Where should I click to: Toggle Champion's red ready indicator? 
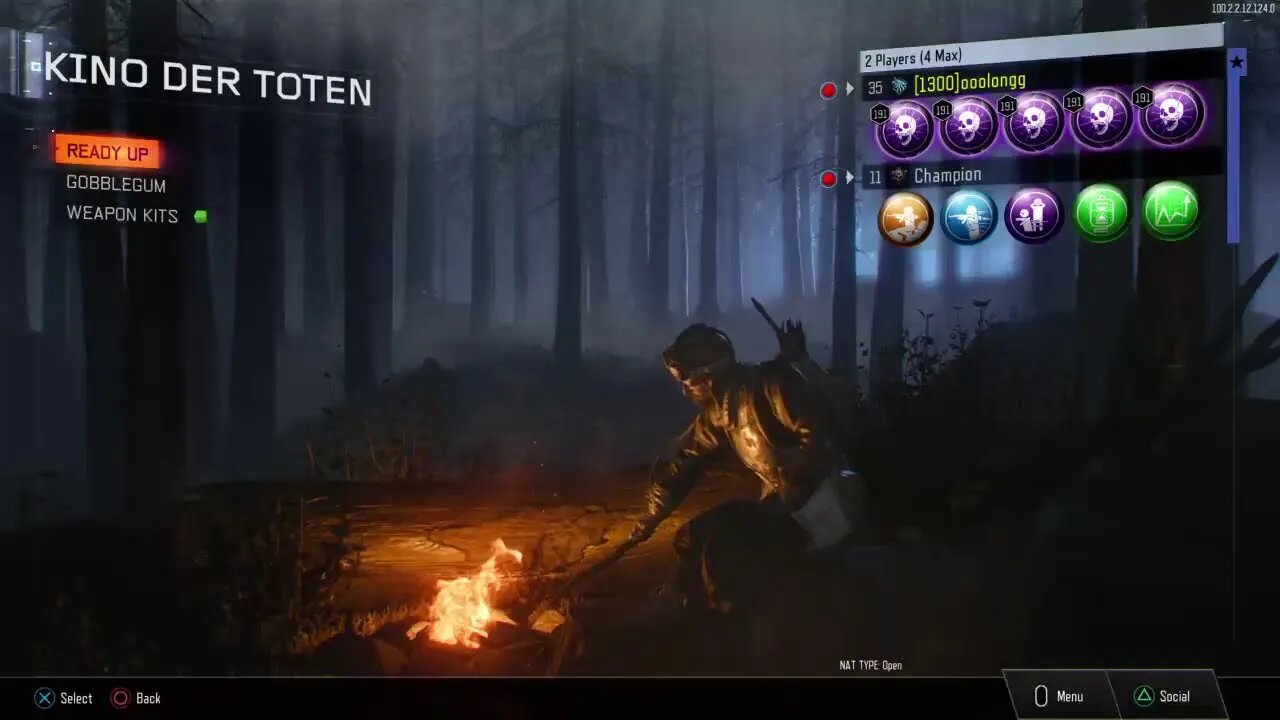click(828, 178)
